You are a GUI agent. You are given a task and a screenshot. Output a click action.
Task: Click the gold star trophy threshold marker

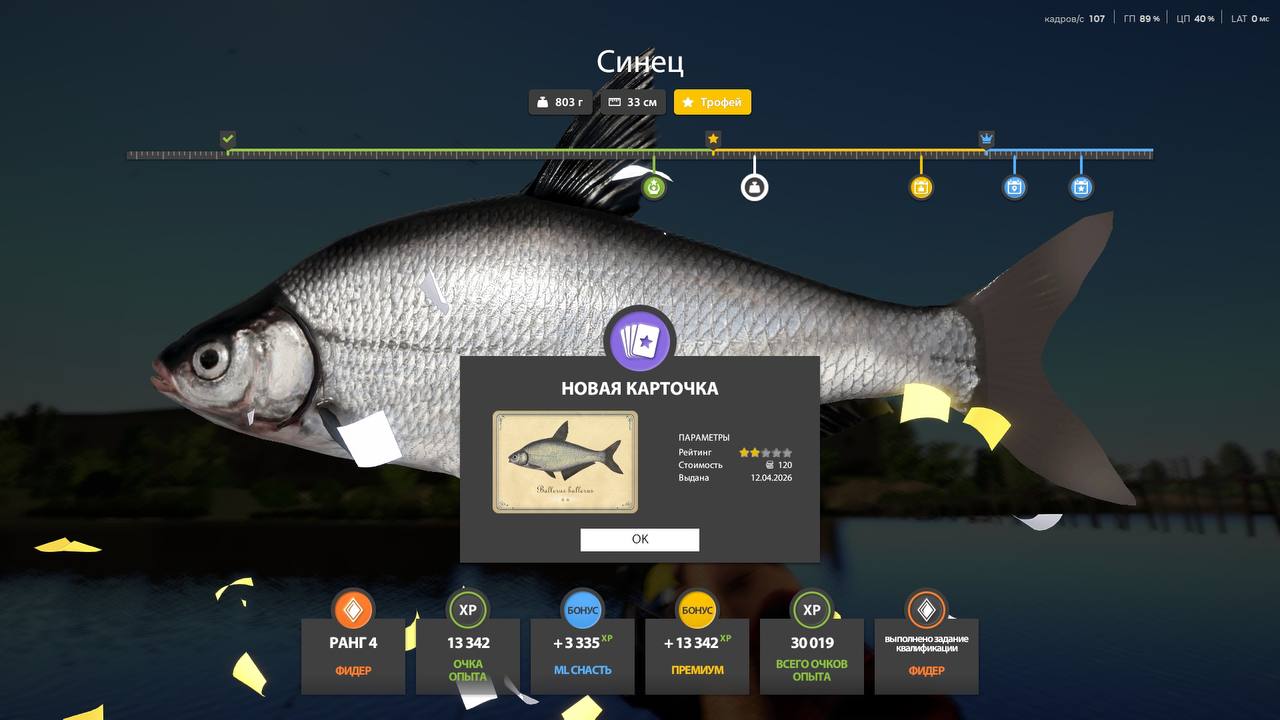click(713, 139)
